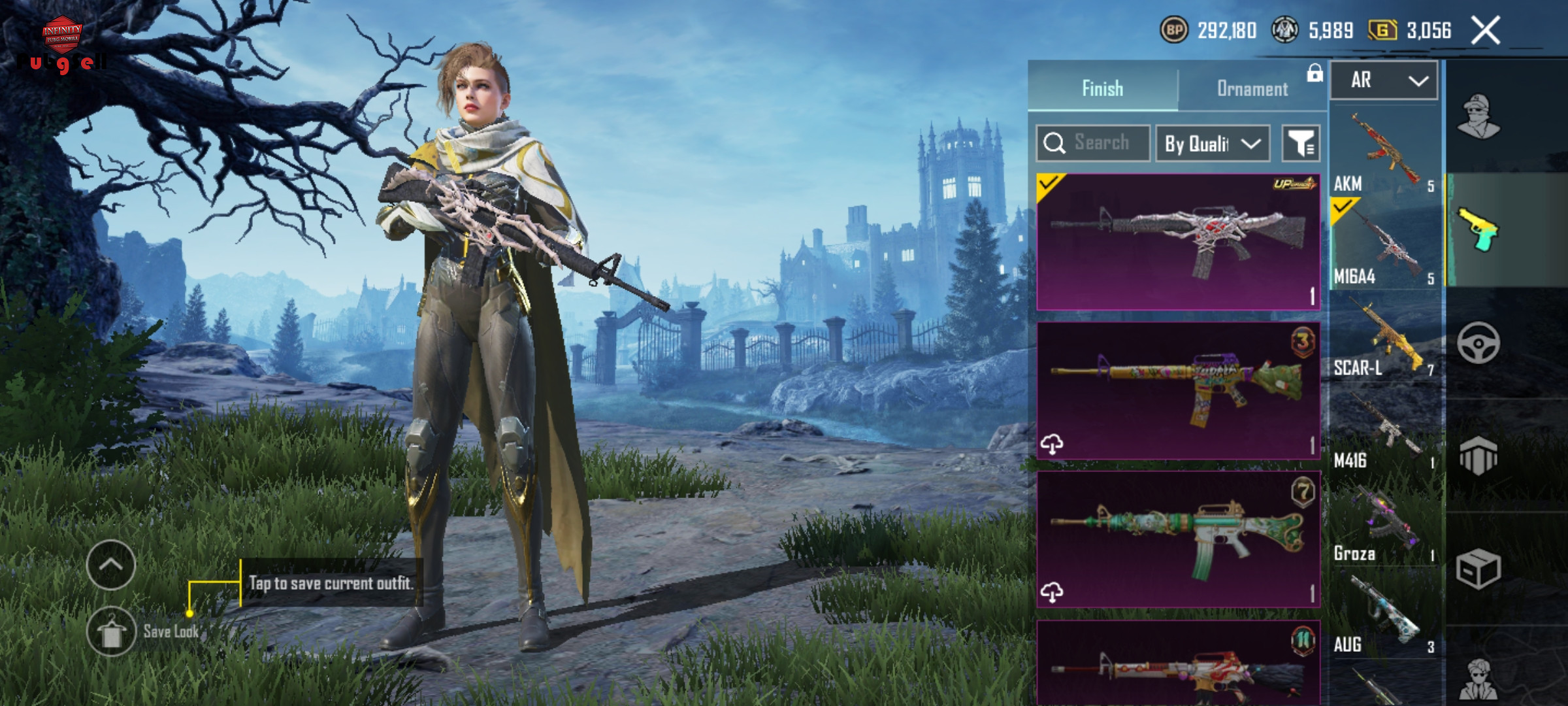1568x706 pixels.
Task: Select the M16A4 weapon entry
Action: 1384,244
